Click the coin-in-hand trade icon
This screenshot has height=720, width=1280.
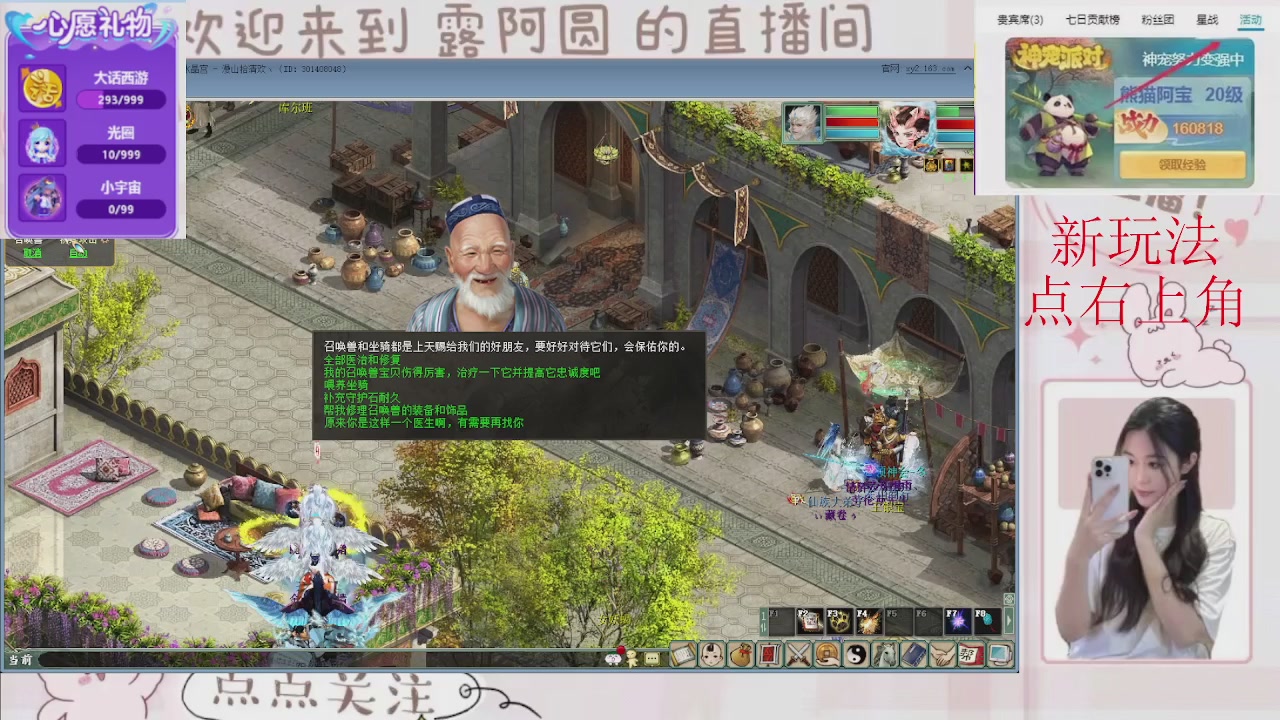[826, 655]
